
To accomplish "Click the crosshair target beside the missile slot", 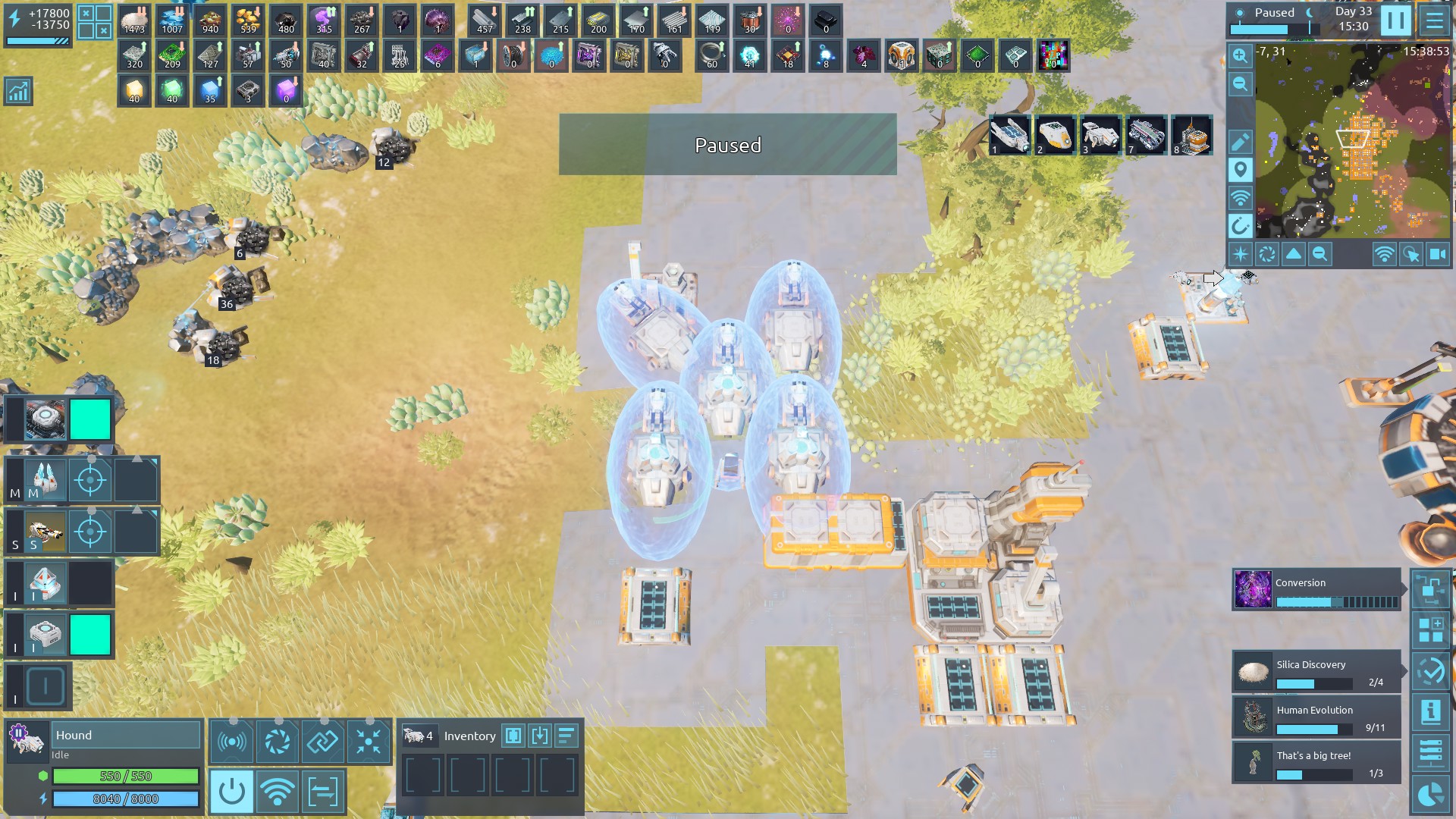I will click(x=90, y=480).
